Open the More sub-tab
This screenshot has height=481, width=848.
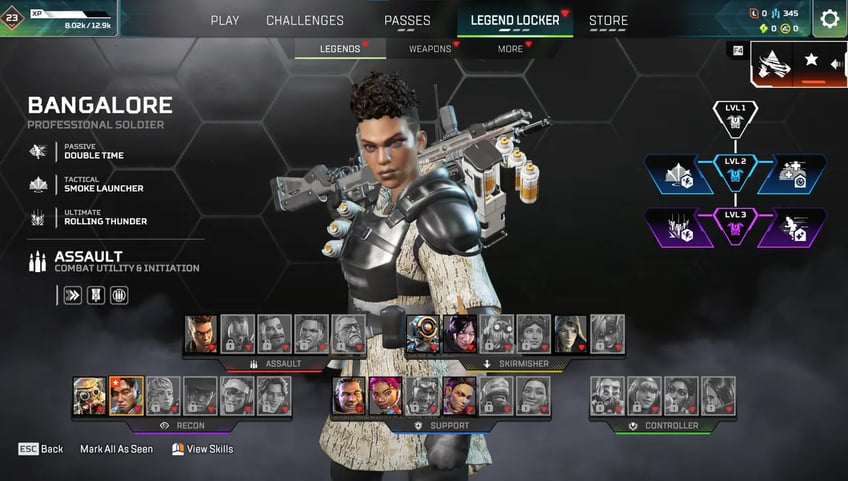510,48
